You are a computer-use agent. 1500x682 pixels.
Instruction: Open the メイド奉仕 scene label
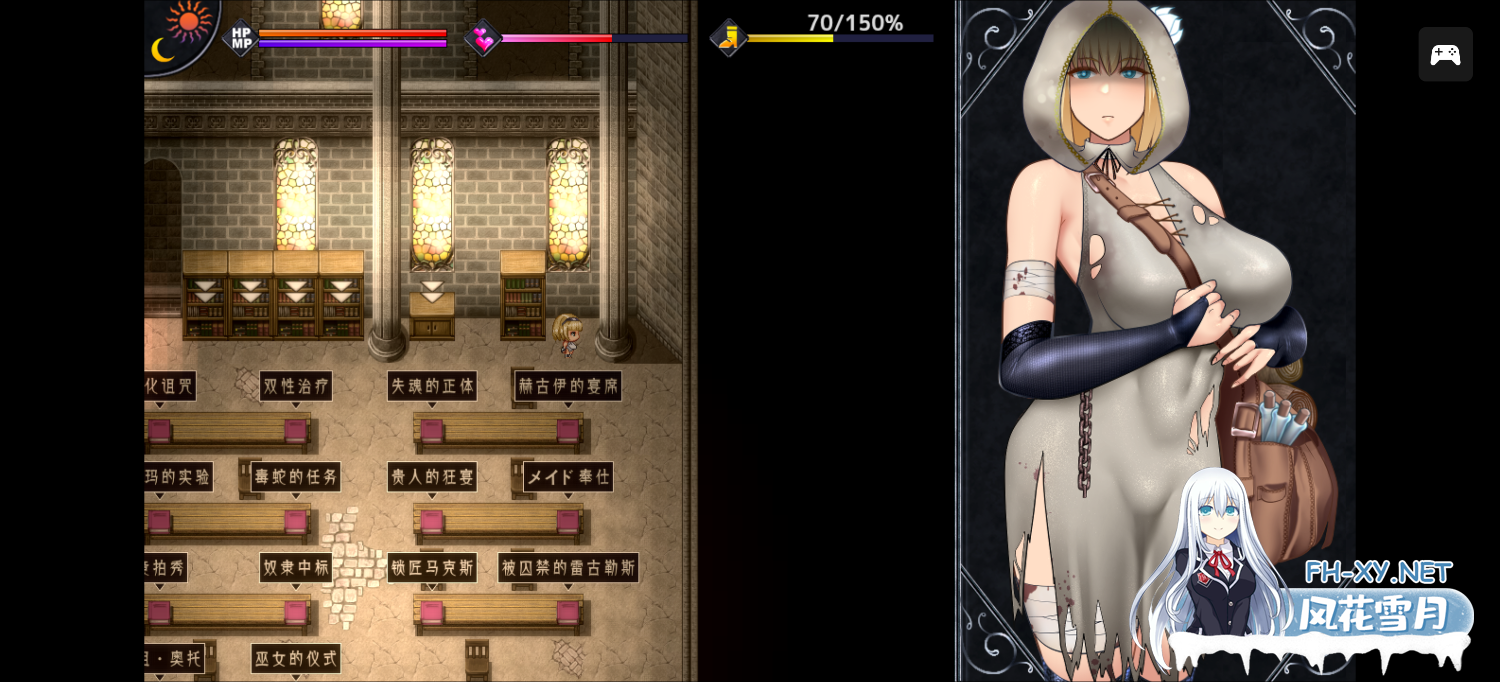[x=568, y=477]
